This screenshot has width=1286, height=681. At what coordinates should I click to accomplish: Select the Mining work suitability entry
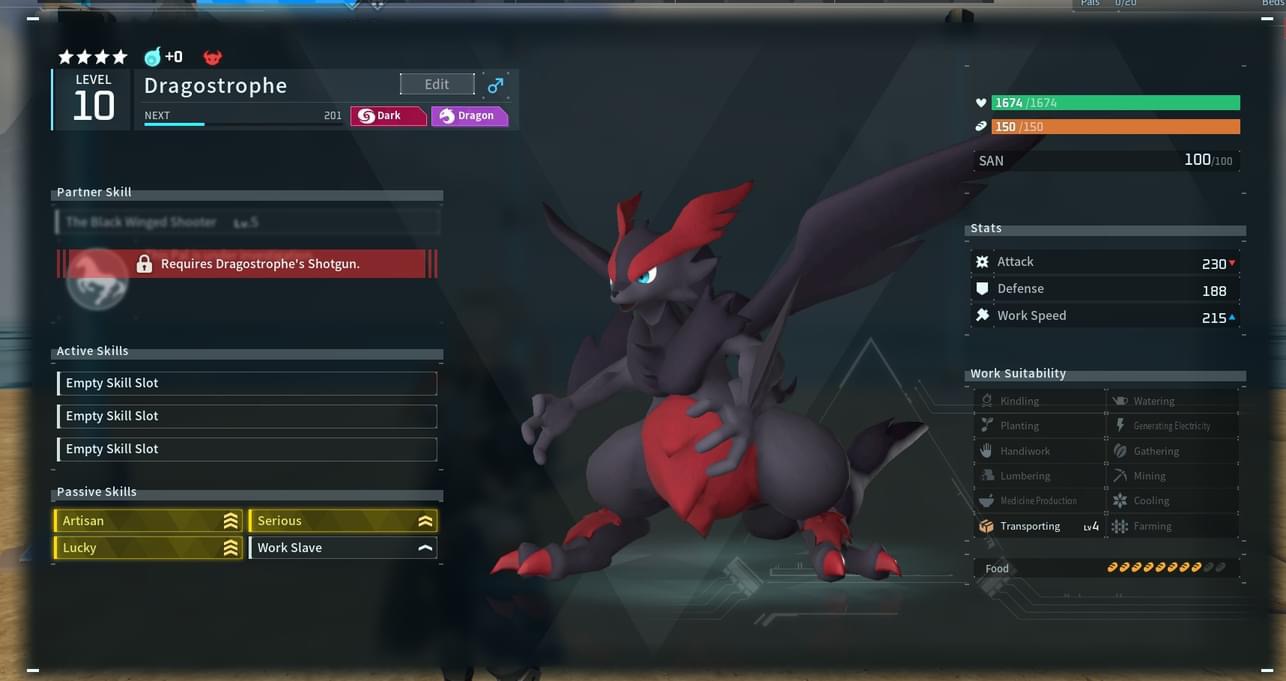tap(1172, 476)
